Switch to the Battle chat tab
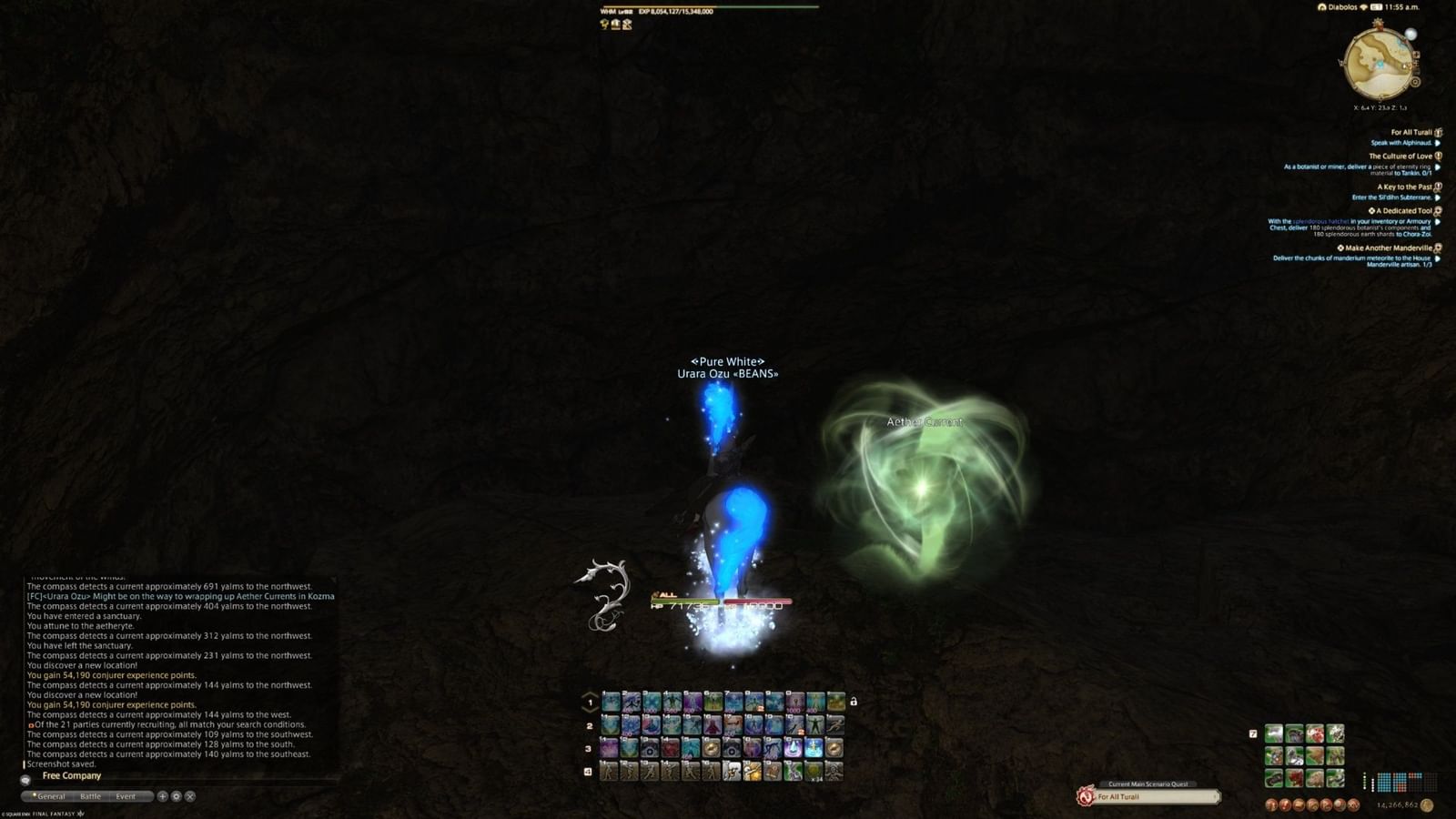1456x819 pixels. pos(90,796)
